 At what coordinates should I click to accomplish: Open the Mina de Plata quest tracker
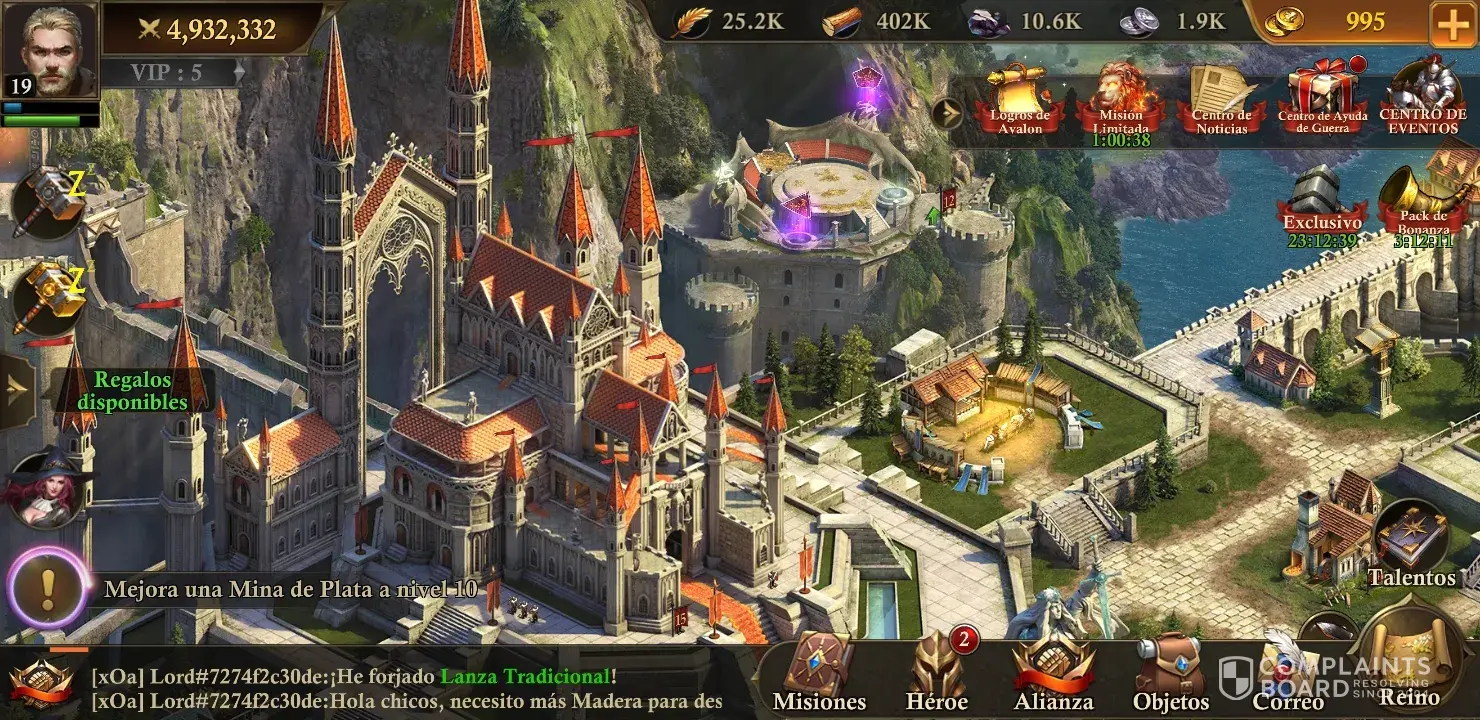(x=280, y=589)
